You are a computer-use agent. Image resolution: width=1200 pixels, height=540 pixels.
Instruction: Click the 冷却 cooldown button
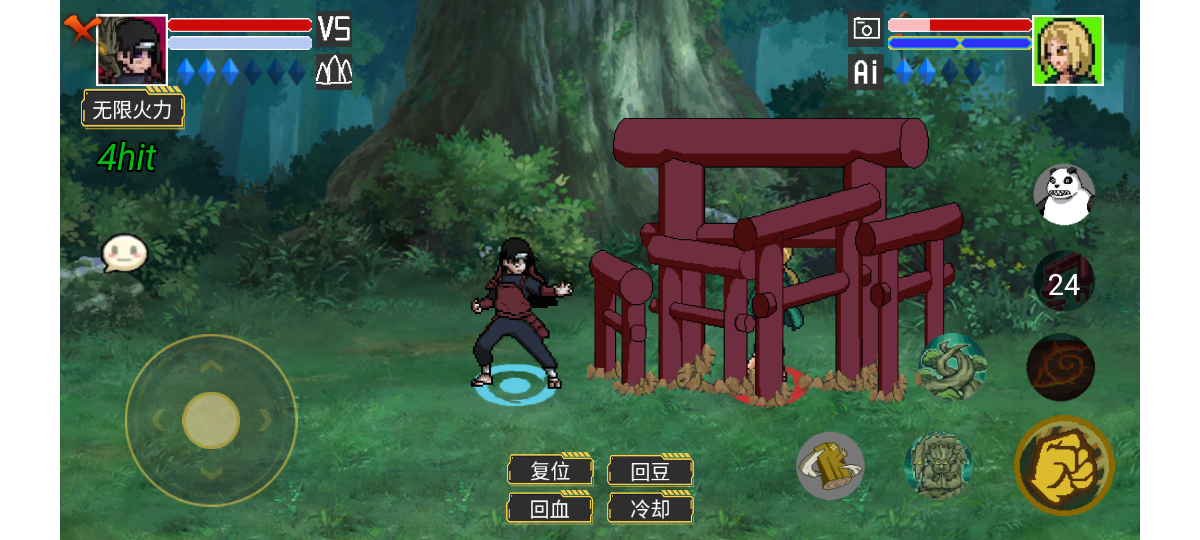point(650,508)
